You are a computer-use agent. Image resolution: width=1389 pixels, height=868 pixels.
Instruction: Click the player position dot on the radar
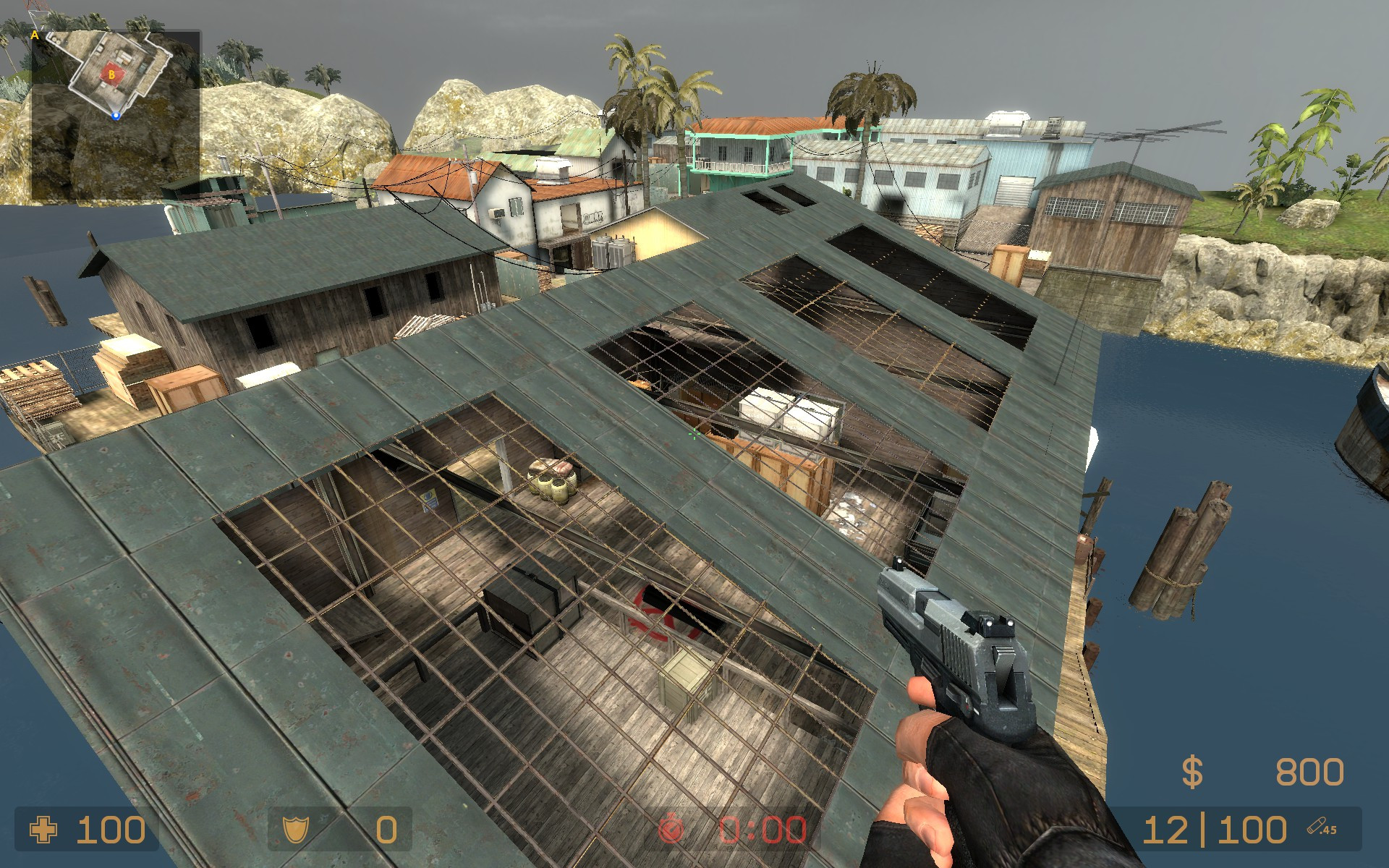point(116,114)
